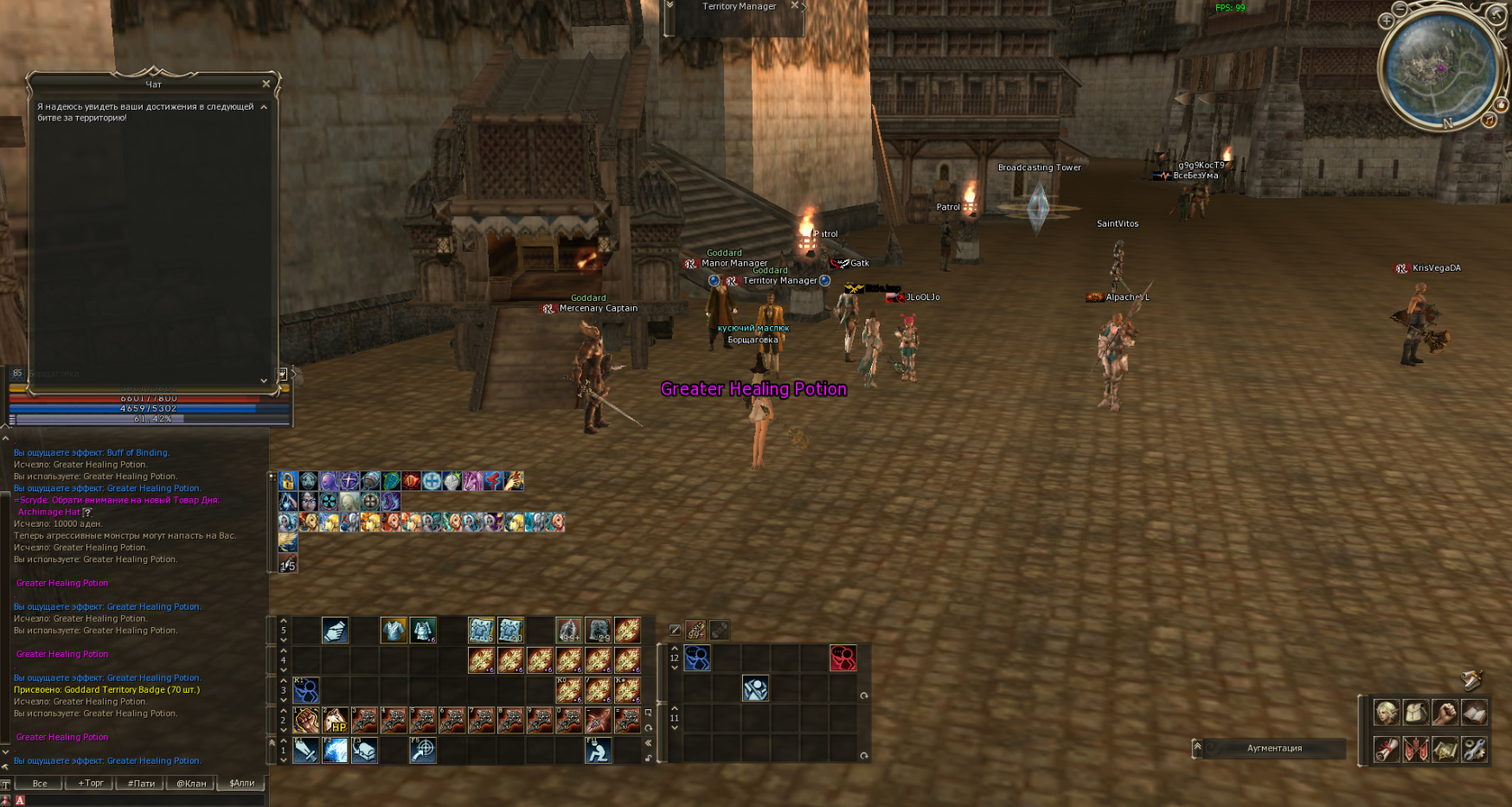Use the red chat-figure macro slot
Screen dimensions: 1512x807
coord(843,658)
